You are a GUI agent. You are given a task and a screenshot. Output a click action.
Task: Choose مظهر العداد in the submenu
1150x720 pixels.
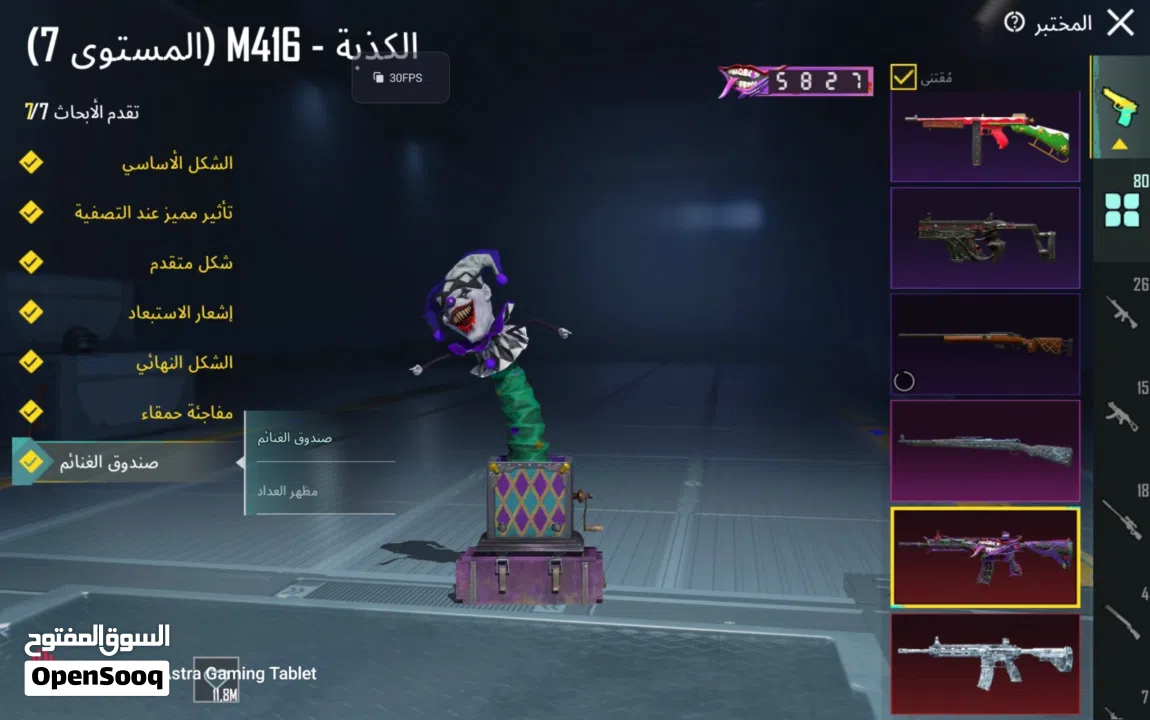coord(288,491)
